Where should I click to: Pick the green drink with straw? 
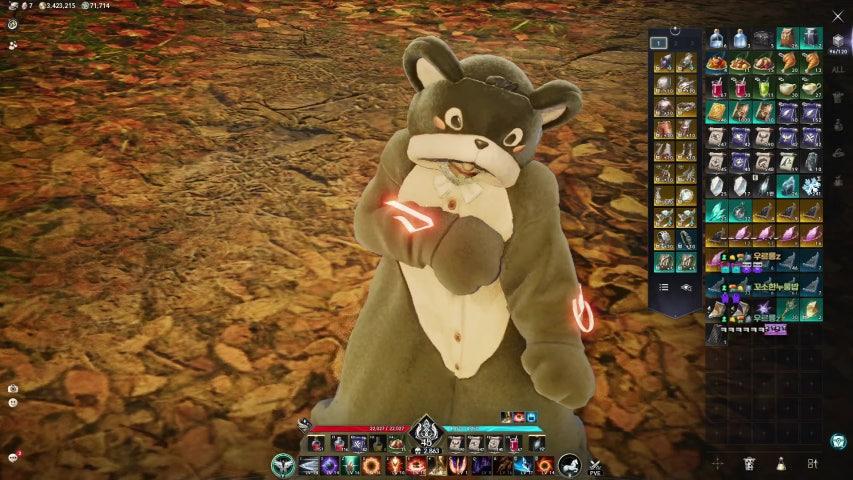[763, 87]
